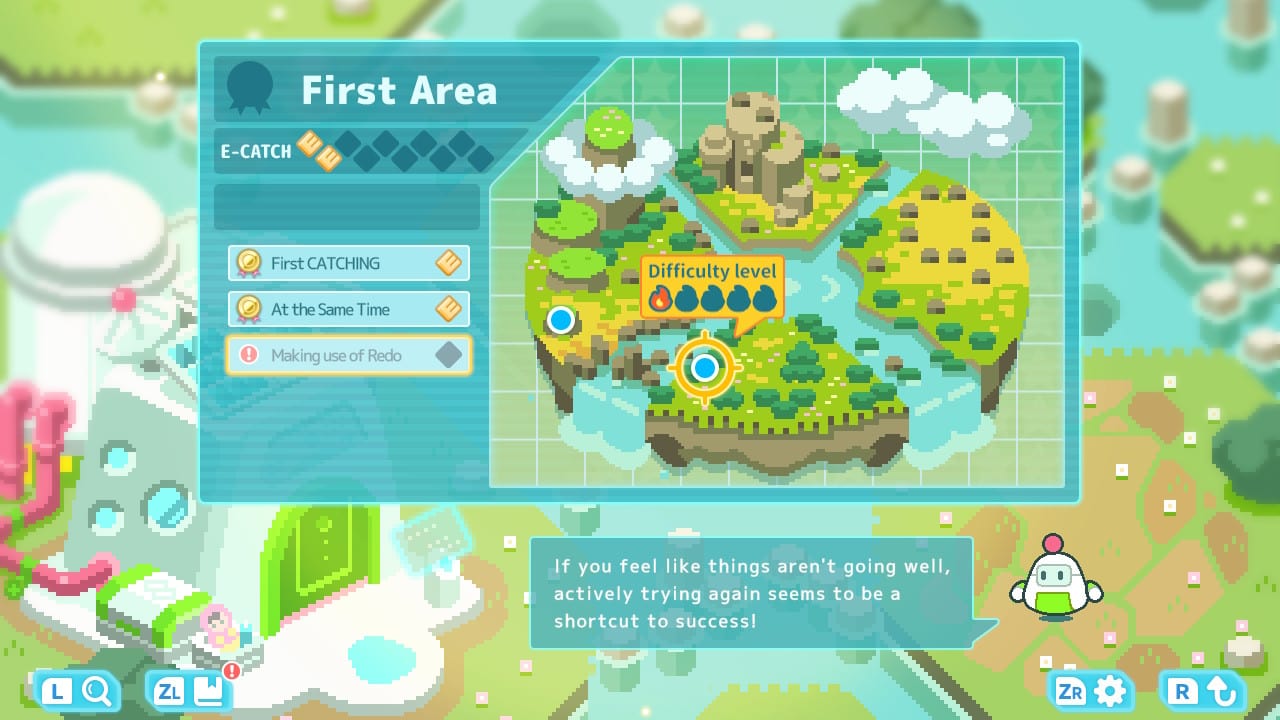Select the crosshair stage marker on the map

pos(705,368)
